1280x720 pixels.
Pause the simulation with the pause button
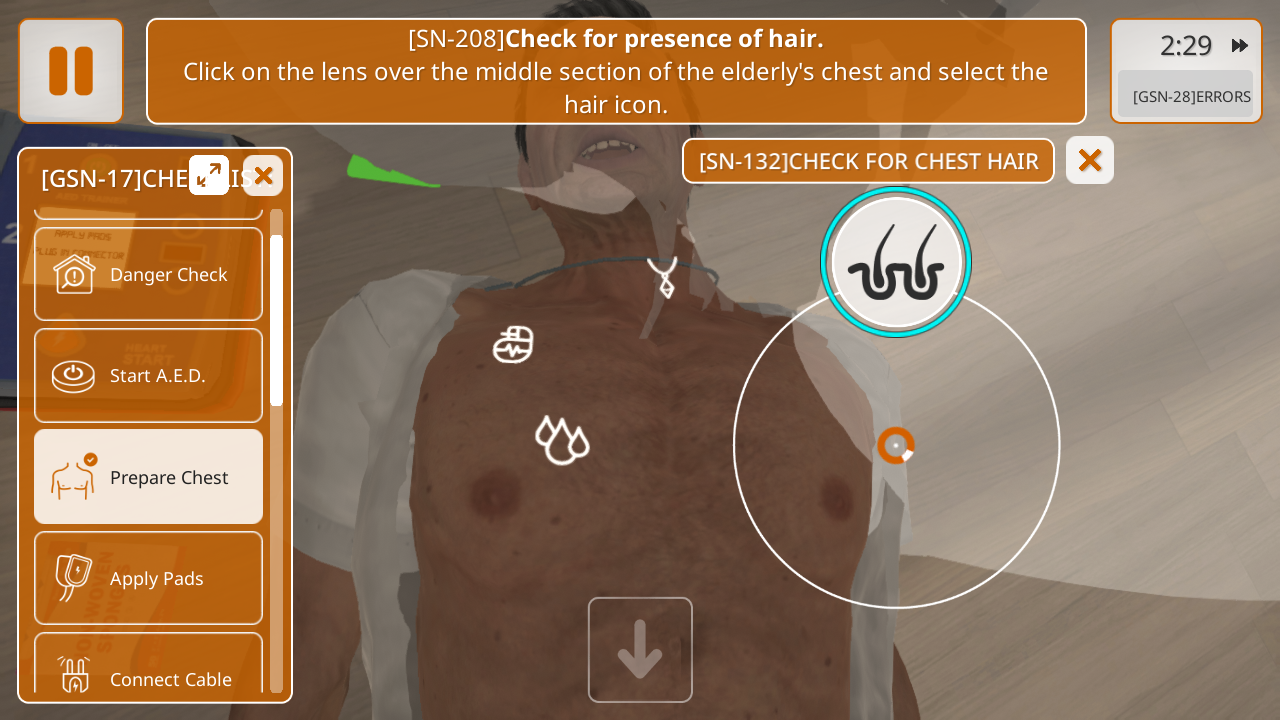71,71
